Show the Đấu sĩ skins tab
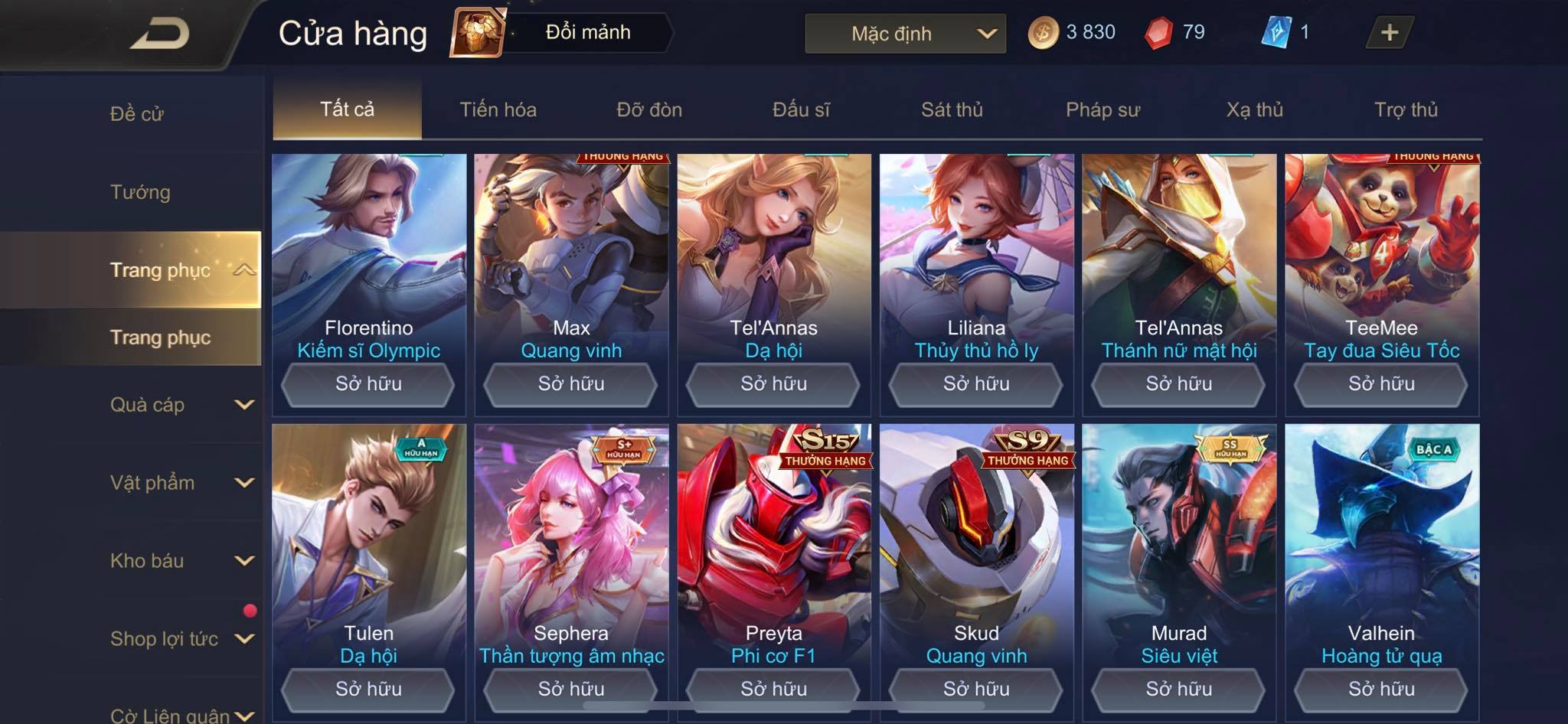The height and width of the screenshot is (724, 1568). click(801, 109)
